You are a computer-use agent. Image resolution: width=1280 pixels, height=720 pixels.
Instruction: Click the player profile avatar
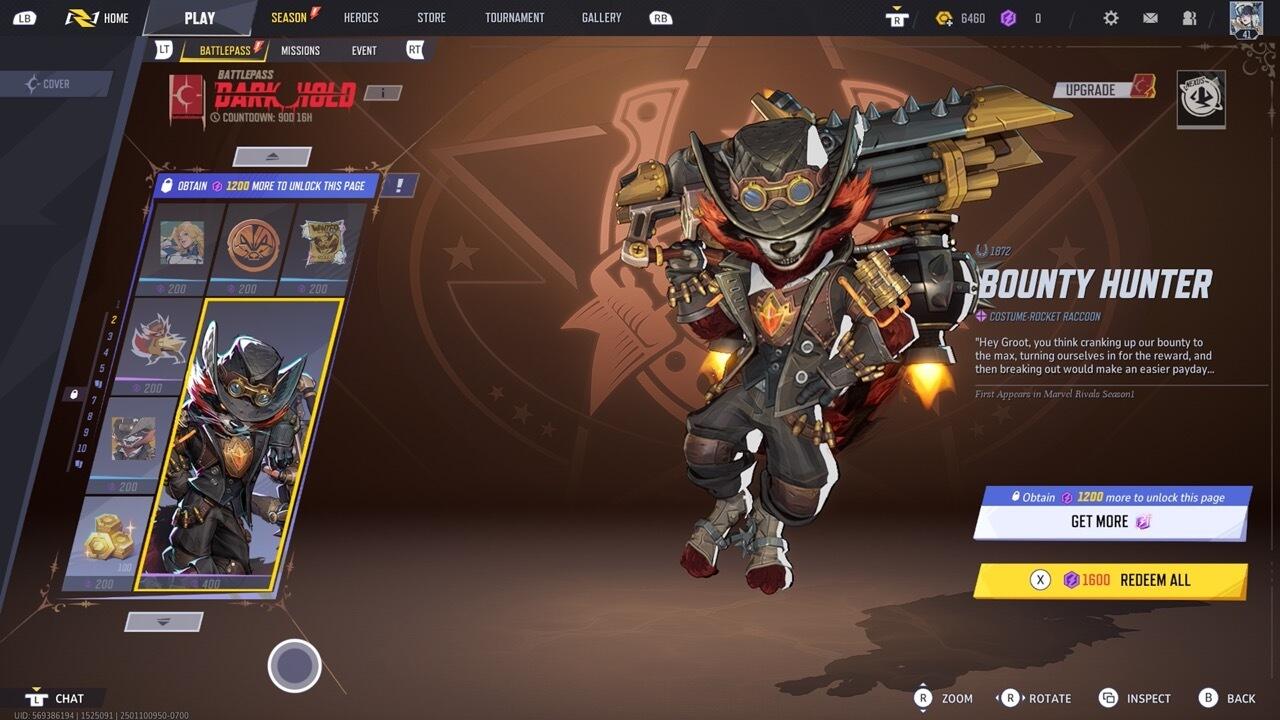pos(1246,20)
